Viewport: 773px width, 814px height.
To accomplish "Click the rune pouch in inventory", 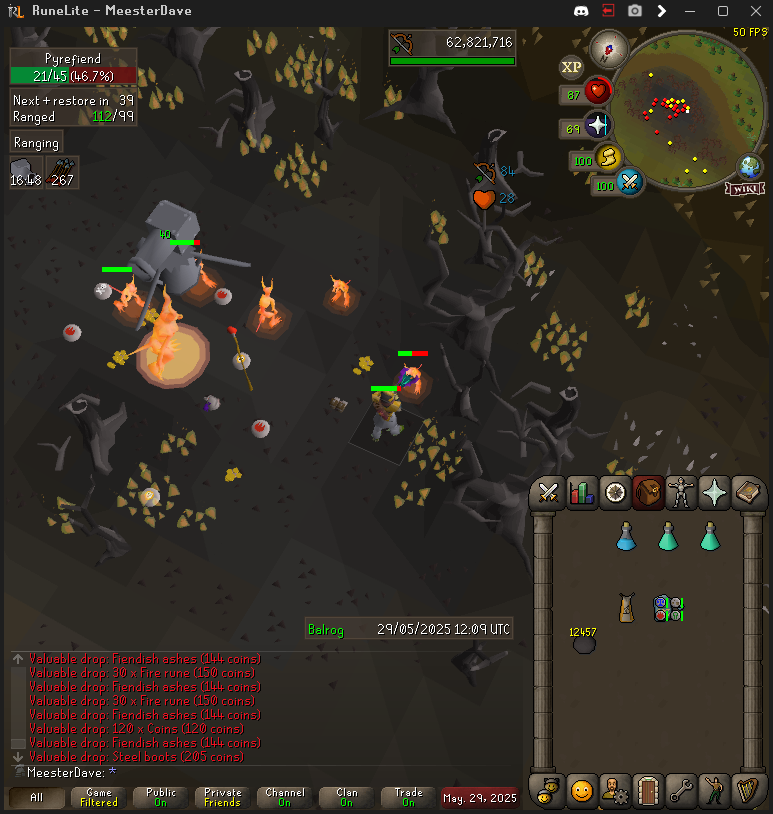I will [667, 607].
